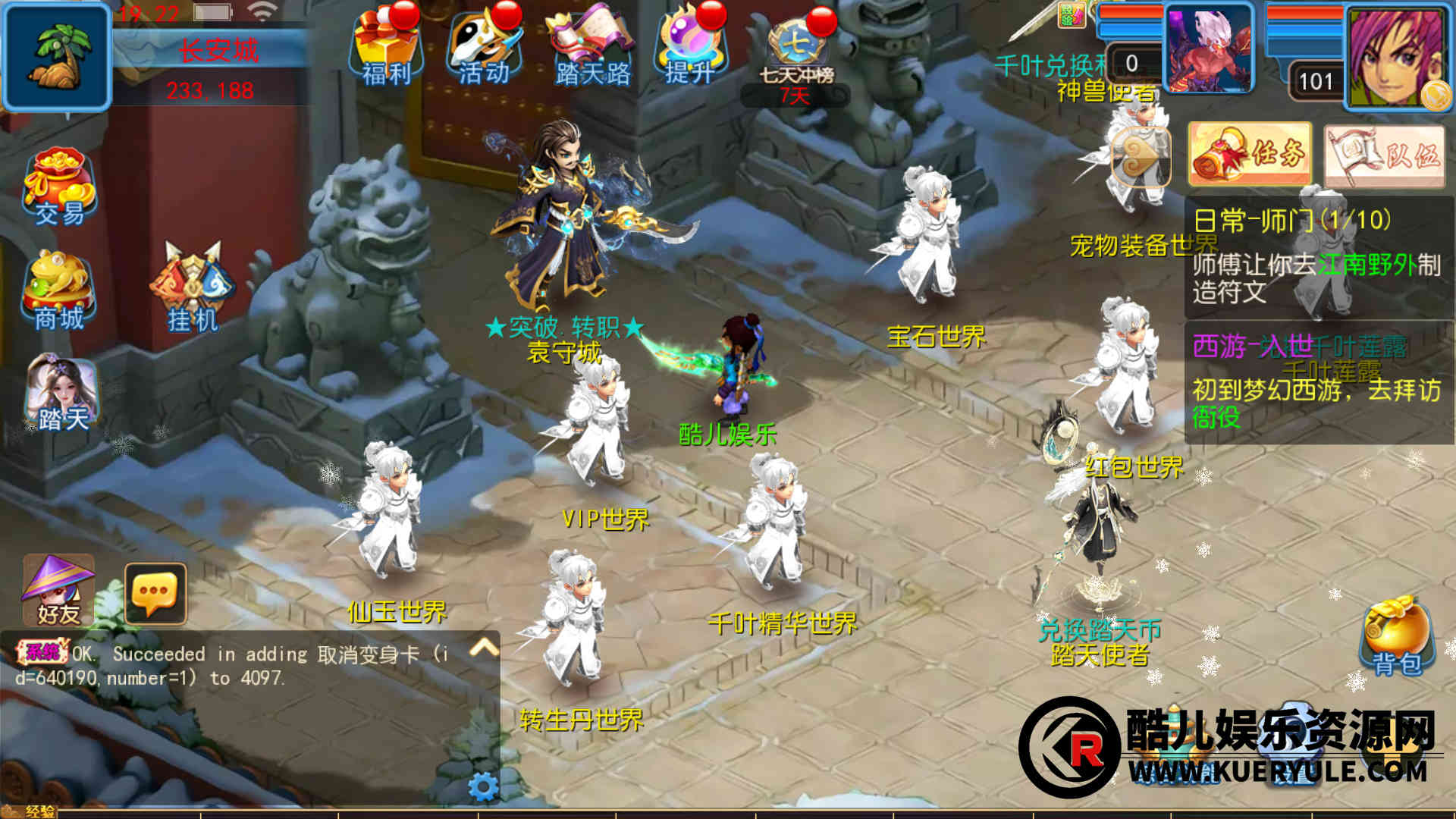This screenshot has width=1456, height=819.
Task: Switch to the 队伍 team tab
Action: [x=1385, y=155]
